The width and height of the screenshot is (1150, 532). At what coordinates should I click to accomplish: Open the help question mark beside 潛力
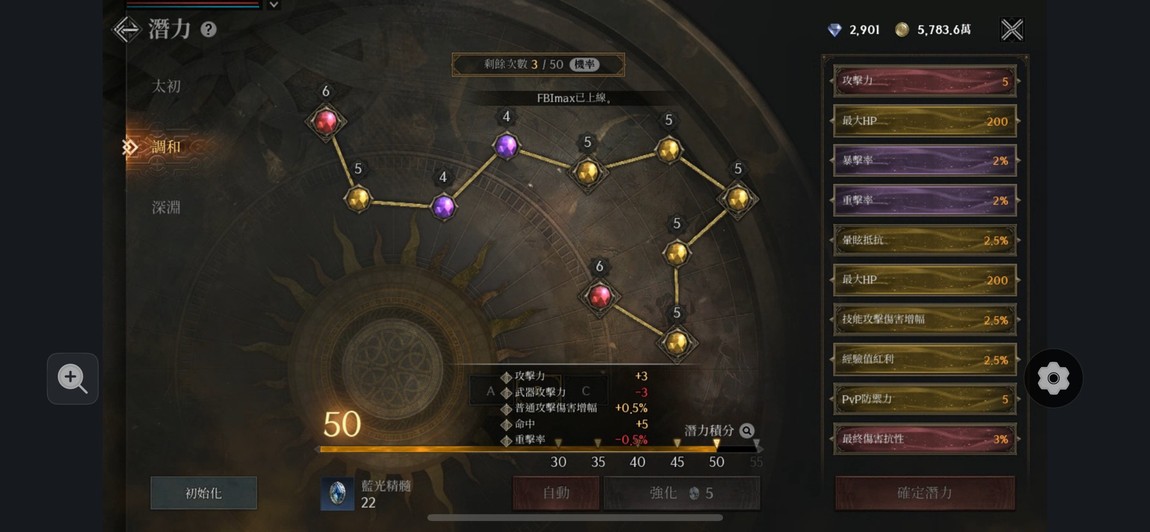click(208, 30)
